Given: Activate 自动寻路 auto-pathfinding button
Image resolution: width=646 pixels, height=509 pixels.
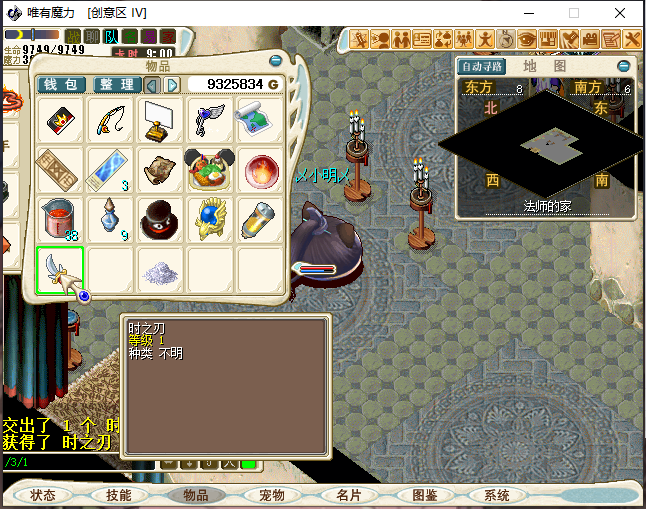Looking at the screenshot, I should [482, 67].
